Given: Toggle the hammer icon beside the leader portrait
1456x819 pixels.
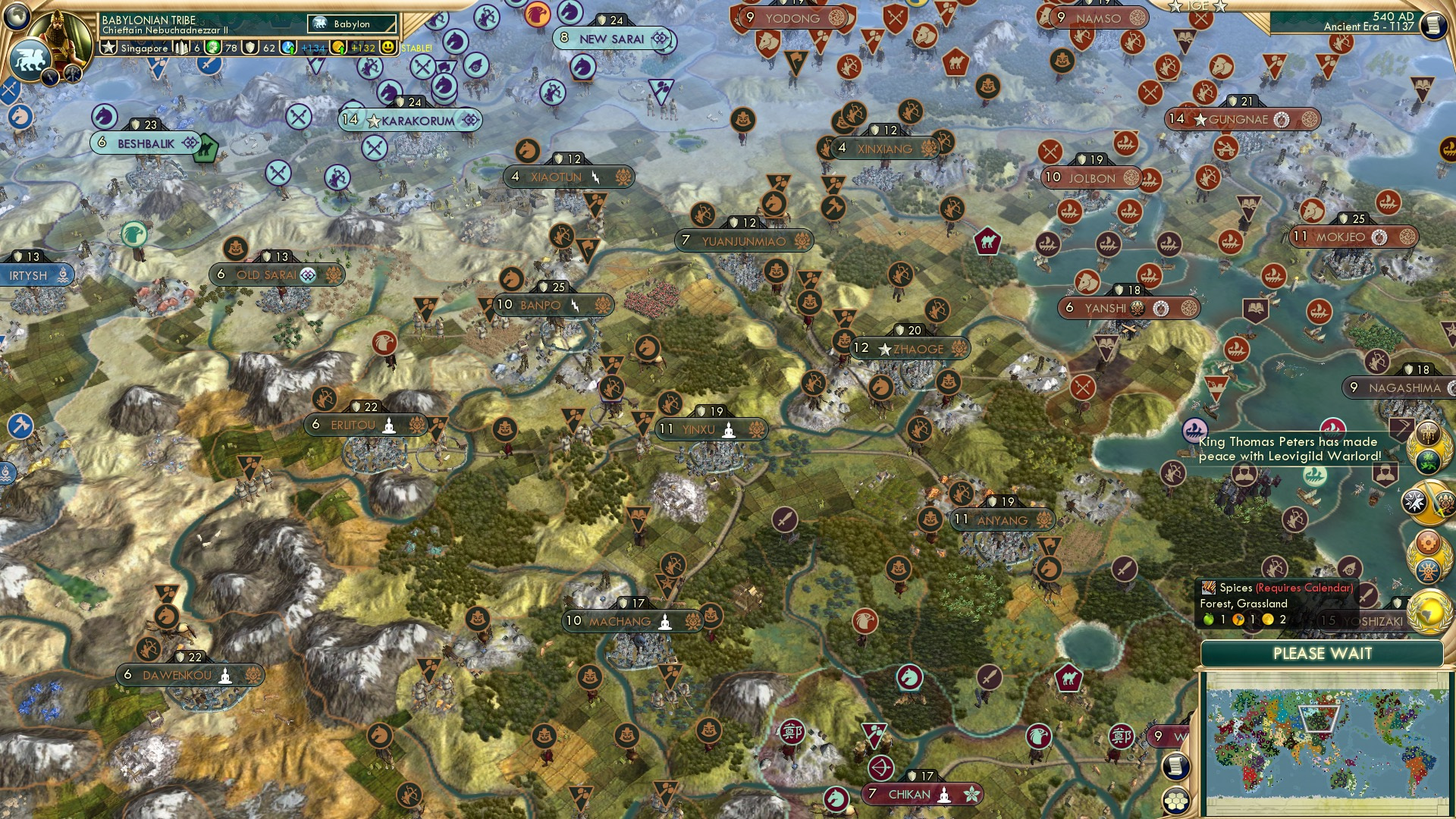Looking at the screenshot, I should tap(73, 75).
